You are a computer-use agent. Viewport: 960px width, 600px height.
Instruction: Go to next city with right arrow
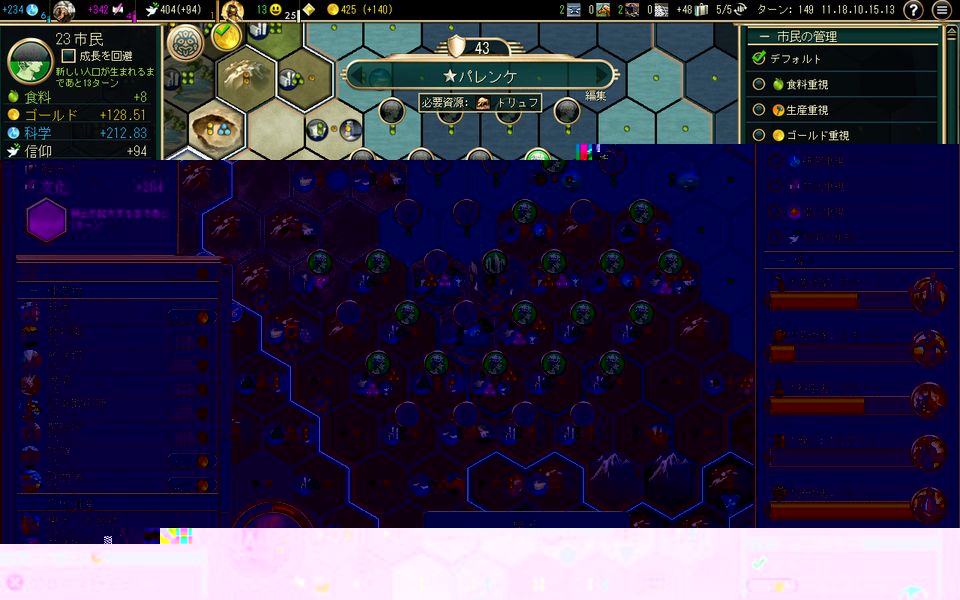602,76
